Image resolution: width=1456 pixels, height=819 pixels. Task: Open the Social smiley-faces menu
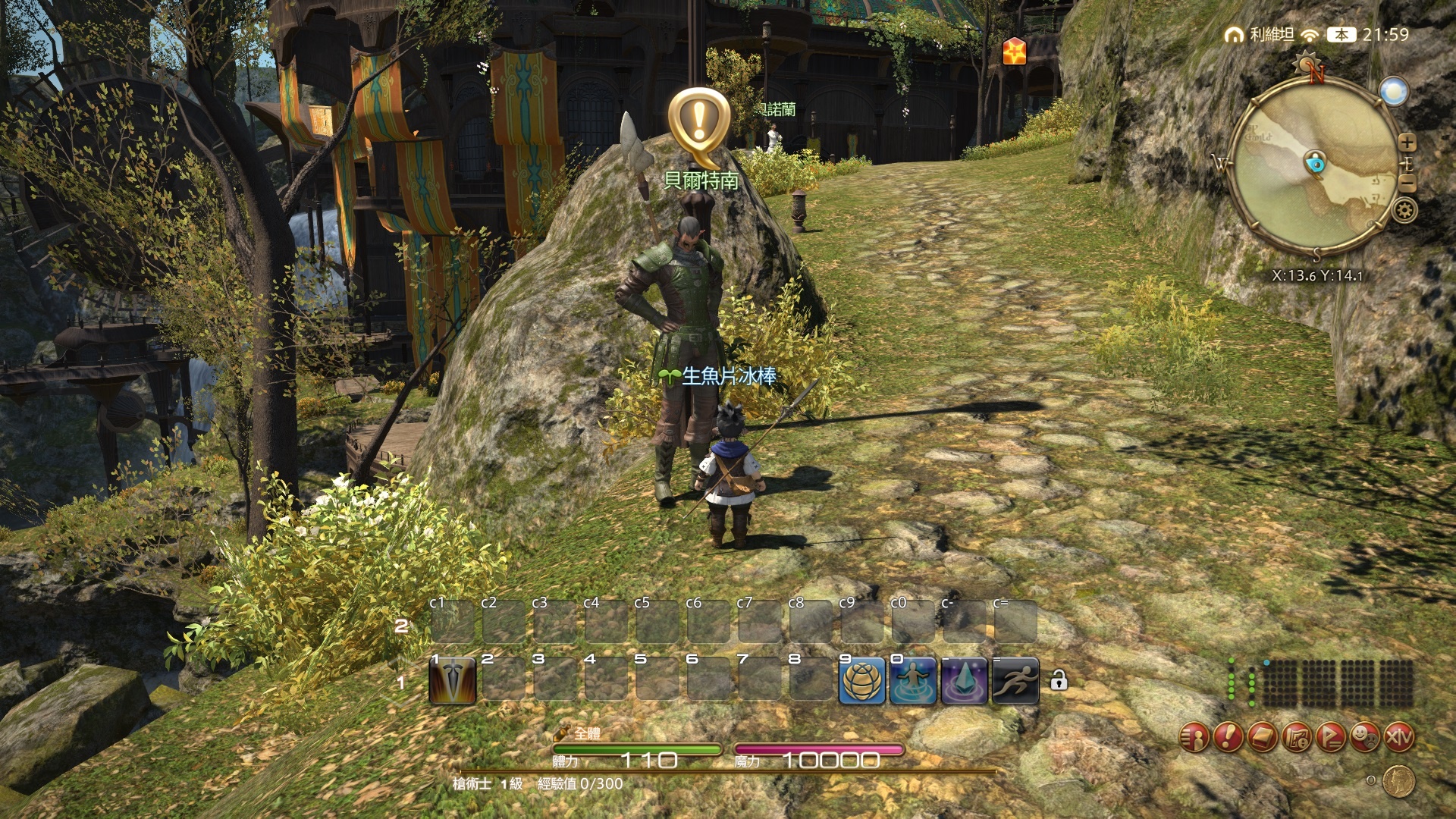coord(1365,736)
